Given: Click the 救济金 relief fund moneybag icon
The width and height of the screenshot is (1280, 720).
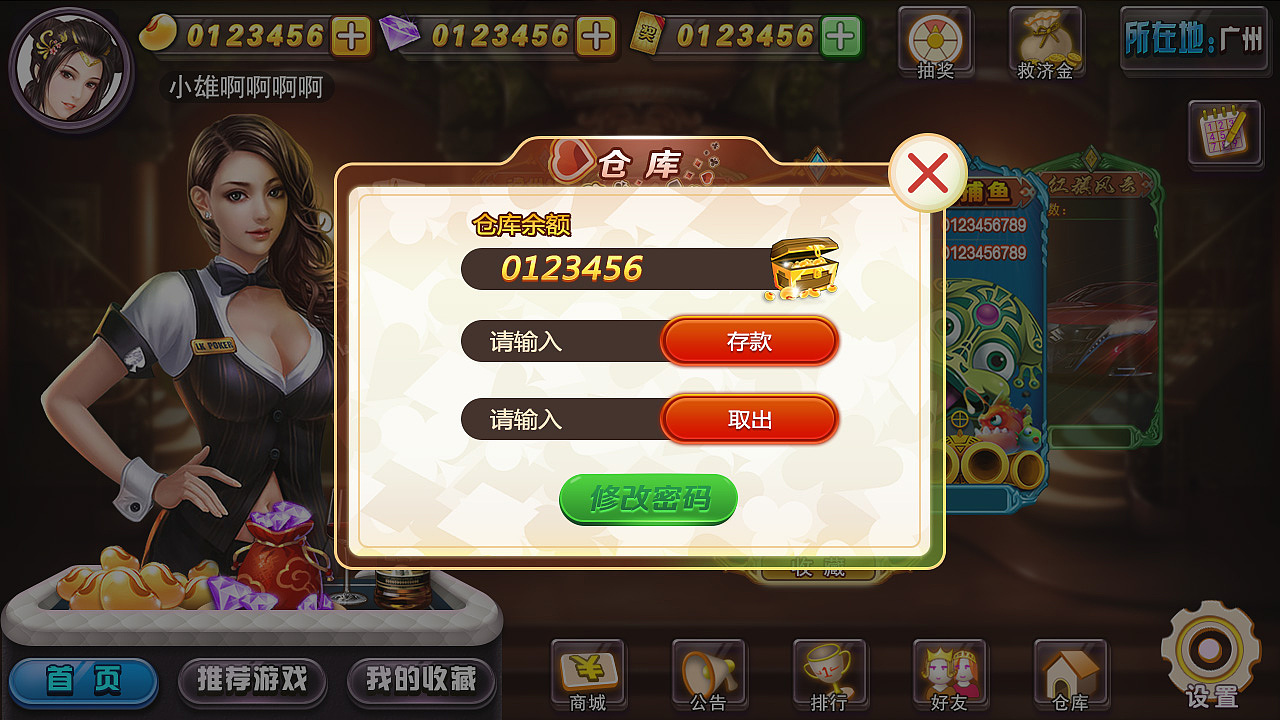Looking at the screenshot, I should pyautogui.click(x=1046, y=40).
